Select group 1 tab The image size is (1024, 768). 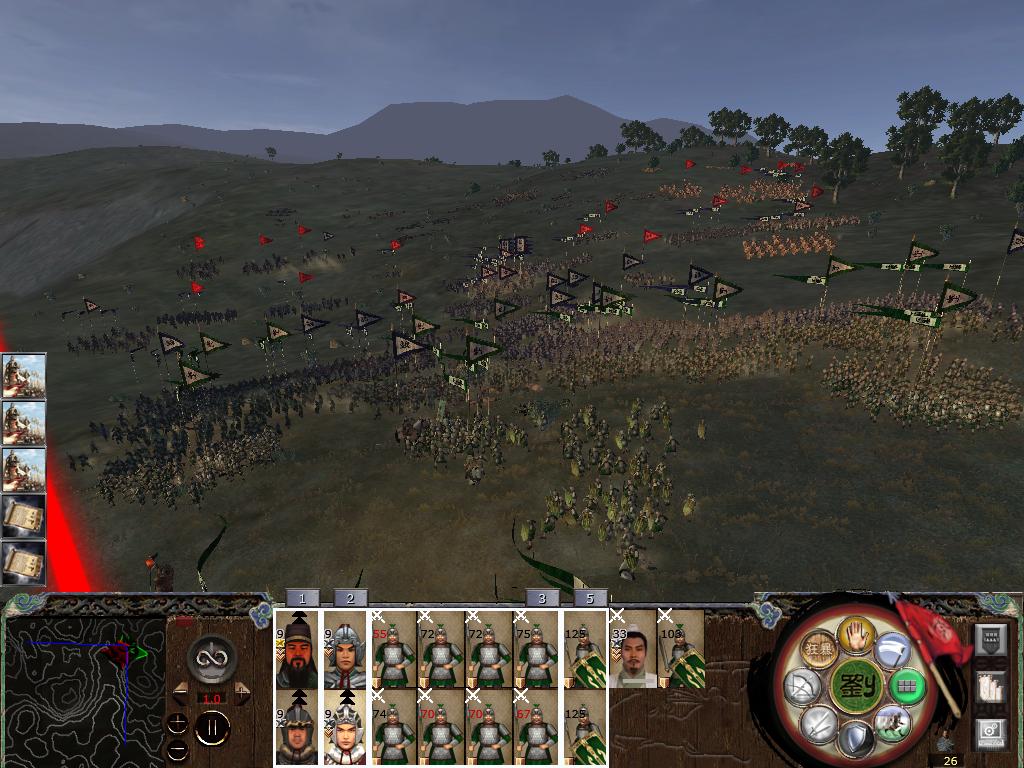[302, 598]
